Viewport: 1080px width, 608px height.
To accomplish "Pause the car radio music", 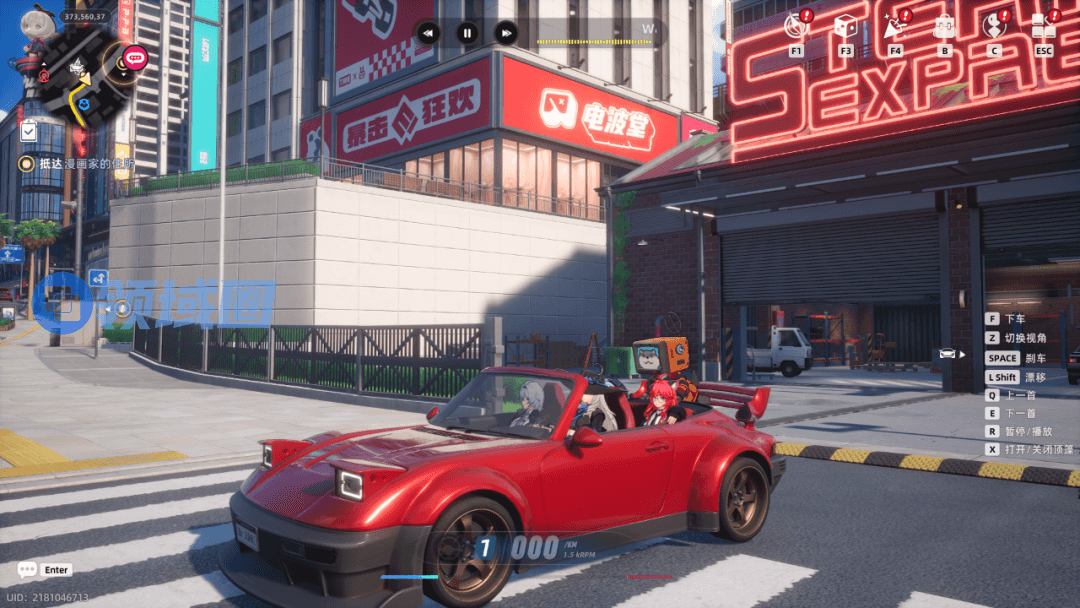I will coord(467,33).
